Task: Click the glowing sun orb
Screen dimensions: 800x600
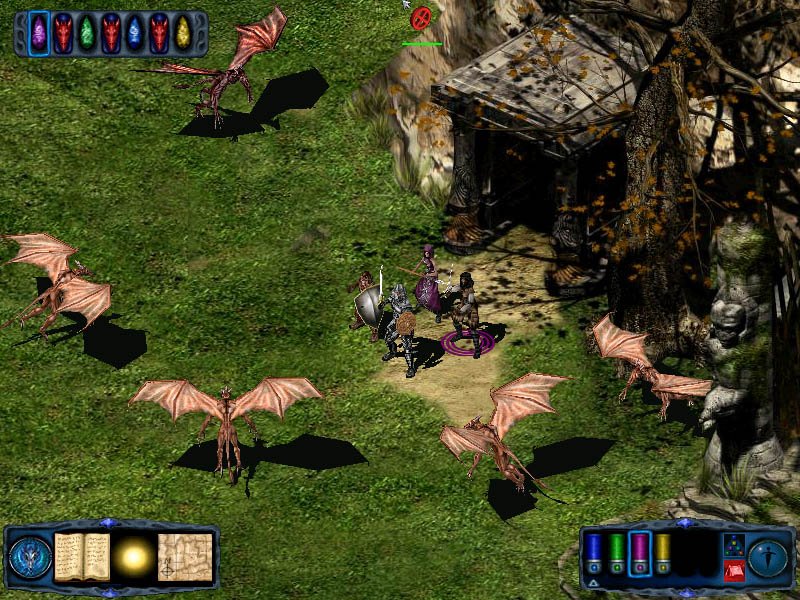Action: tap(133, 557)
